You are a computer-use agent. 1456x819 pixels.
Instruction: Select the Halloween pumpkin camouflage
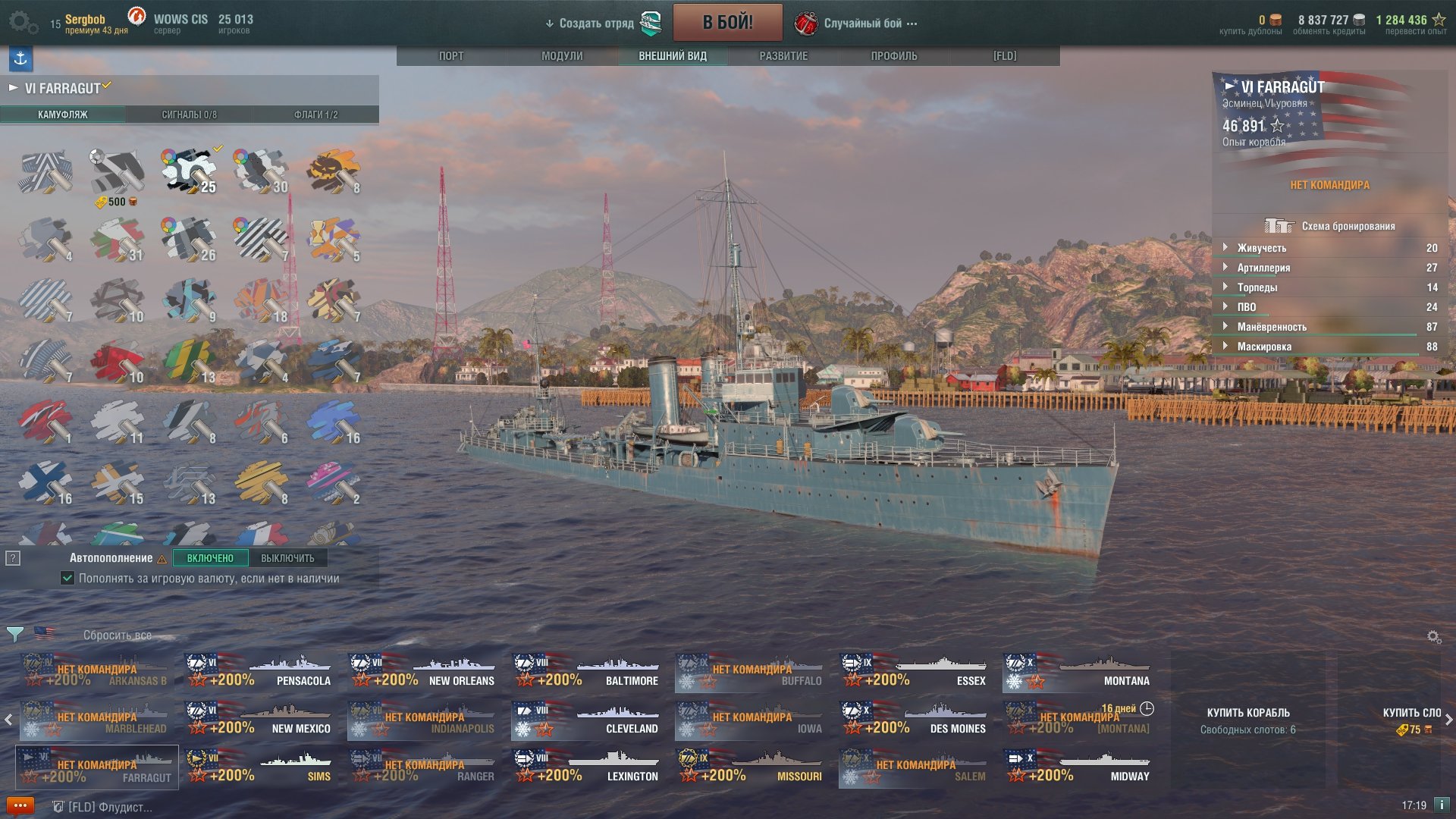(x=334, y=172)
